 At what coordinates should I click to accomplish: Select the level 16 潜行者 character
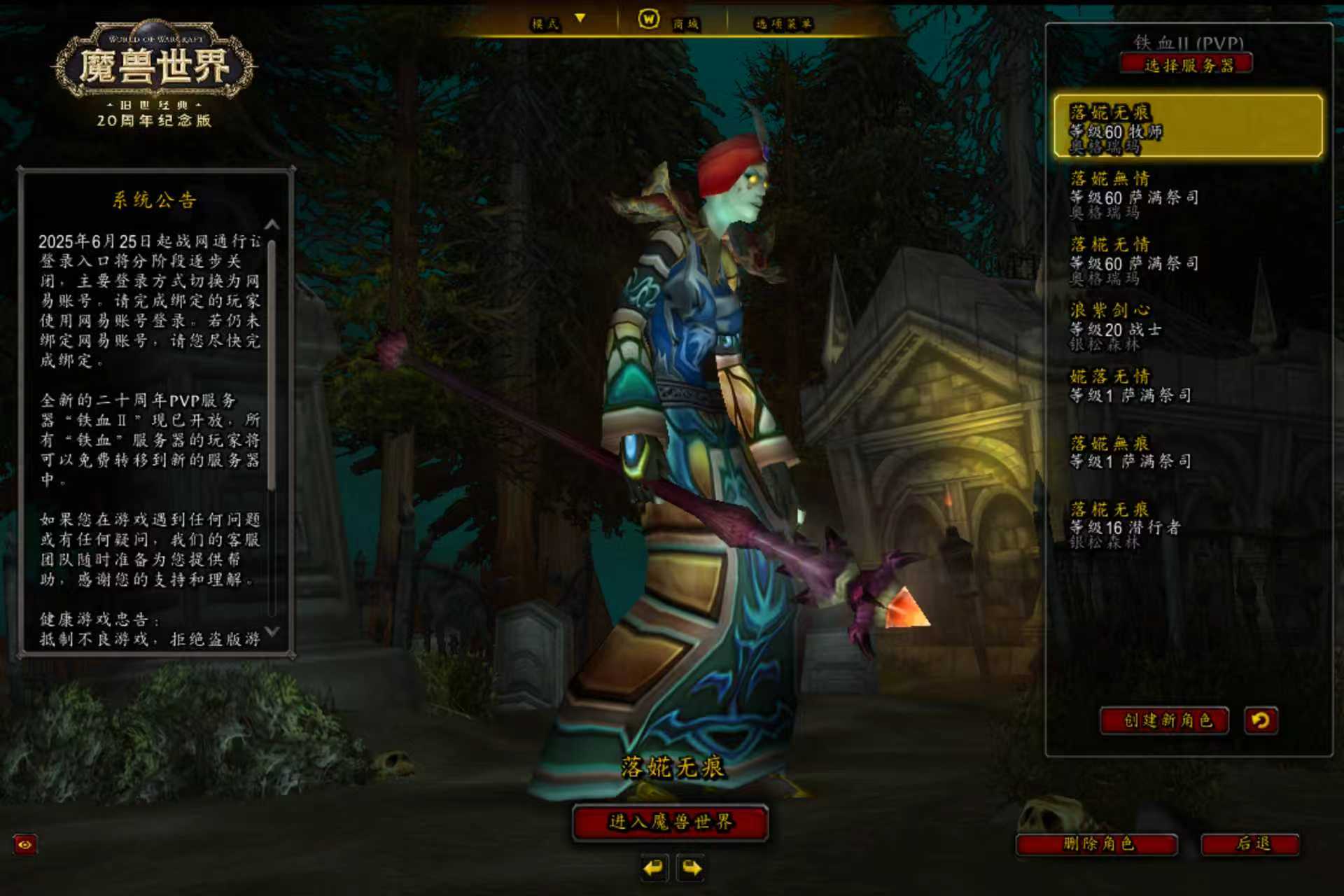pos(1187,524)
